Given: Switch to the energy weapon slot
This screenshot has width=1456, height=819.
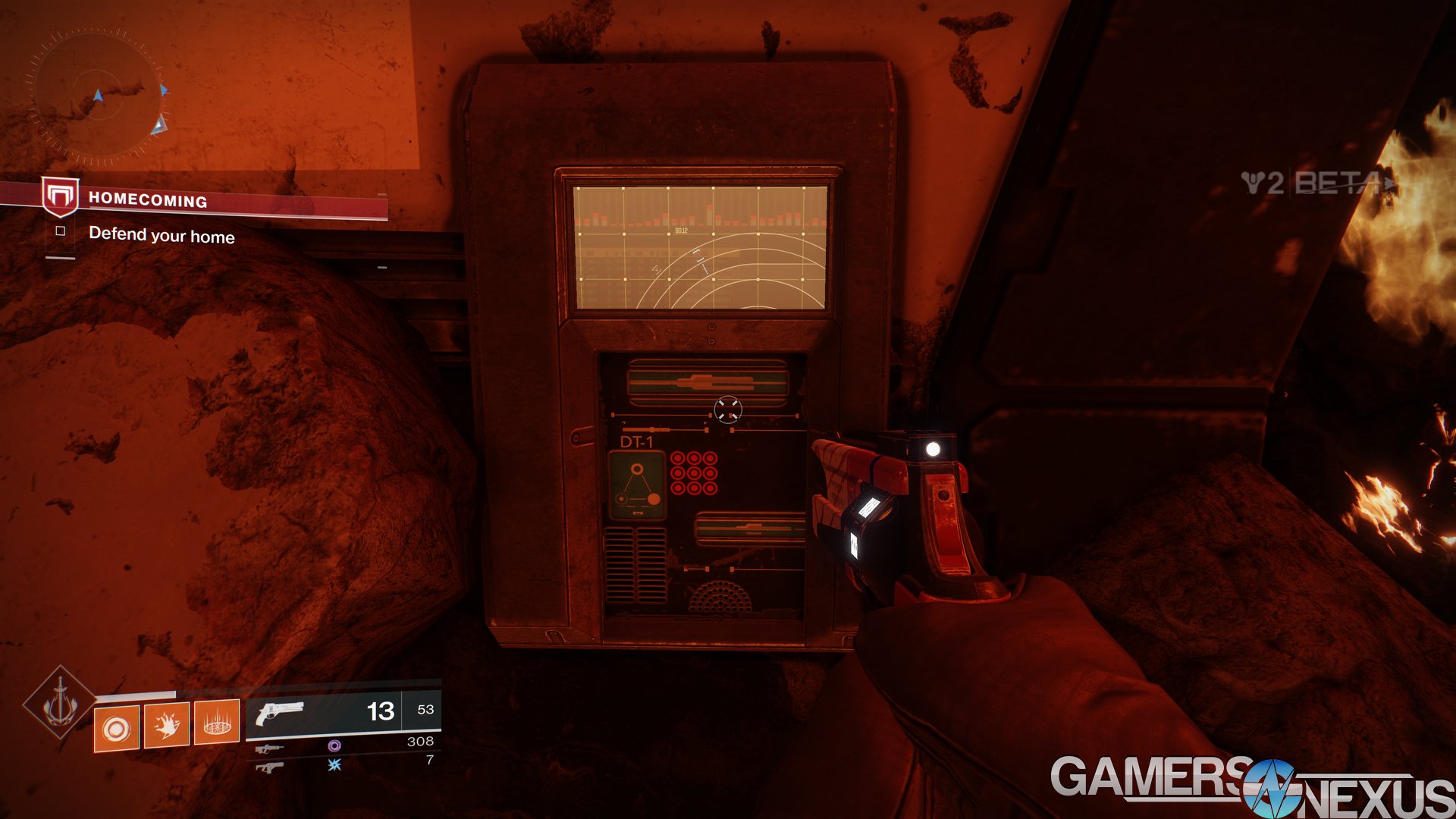Looking at the screenshot, I should pyautogui.click(x=270, y=748).
